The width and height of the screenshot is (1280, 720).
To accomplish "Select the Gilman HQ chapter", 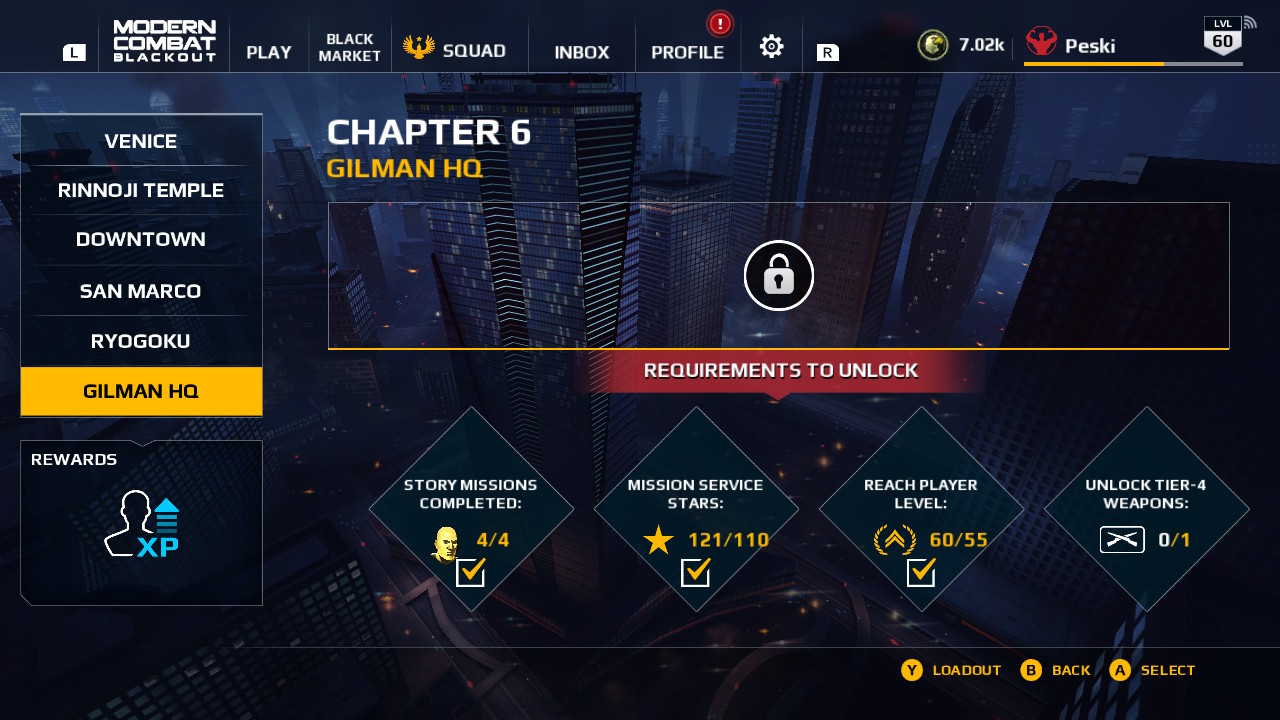I will pos(141,391).
